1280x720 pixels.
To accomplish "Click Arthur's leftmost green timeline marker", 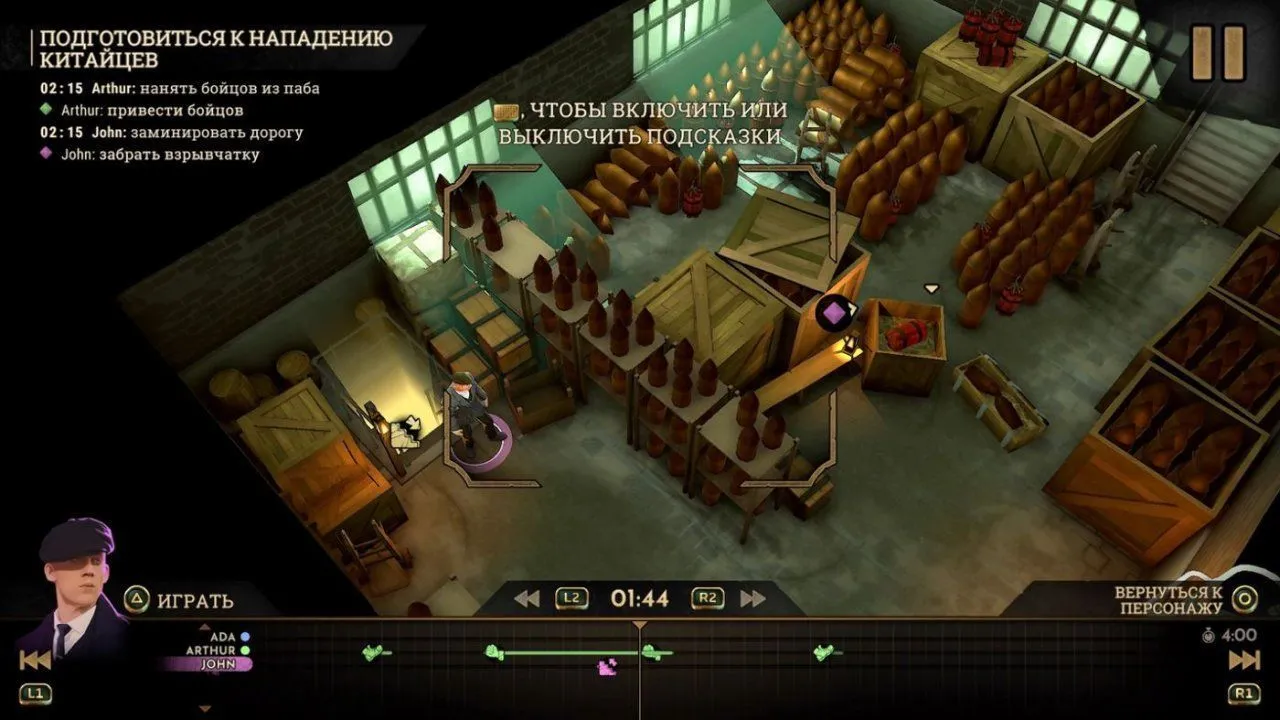I will (374, 653).
